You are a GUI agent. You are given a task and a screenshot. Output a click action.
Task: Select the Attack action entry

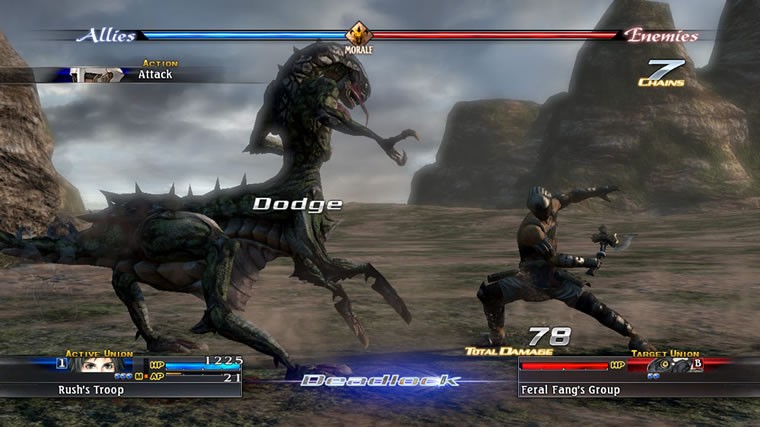pyautogui.click(x=154, y=74)
